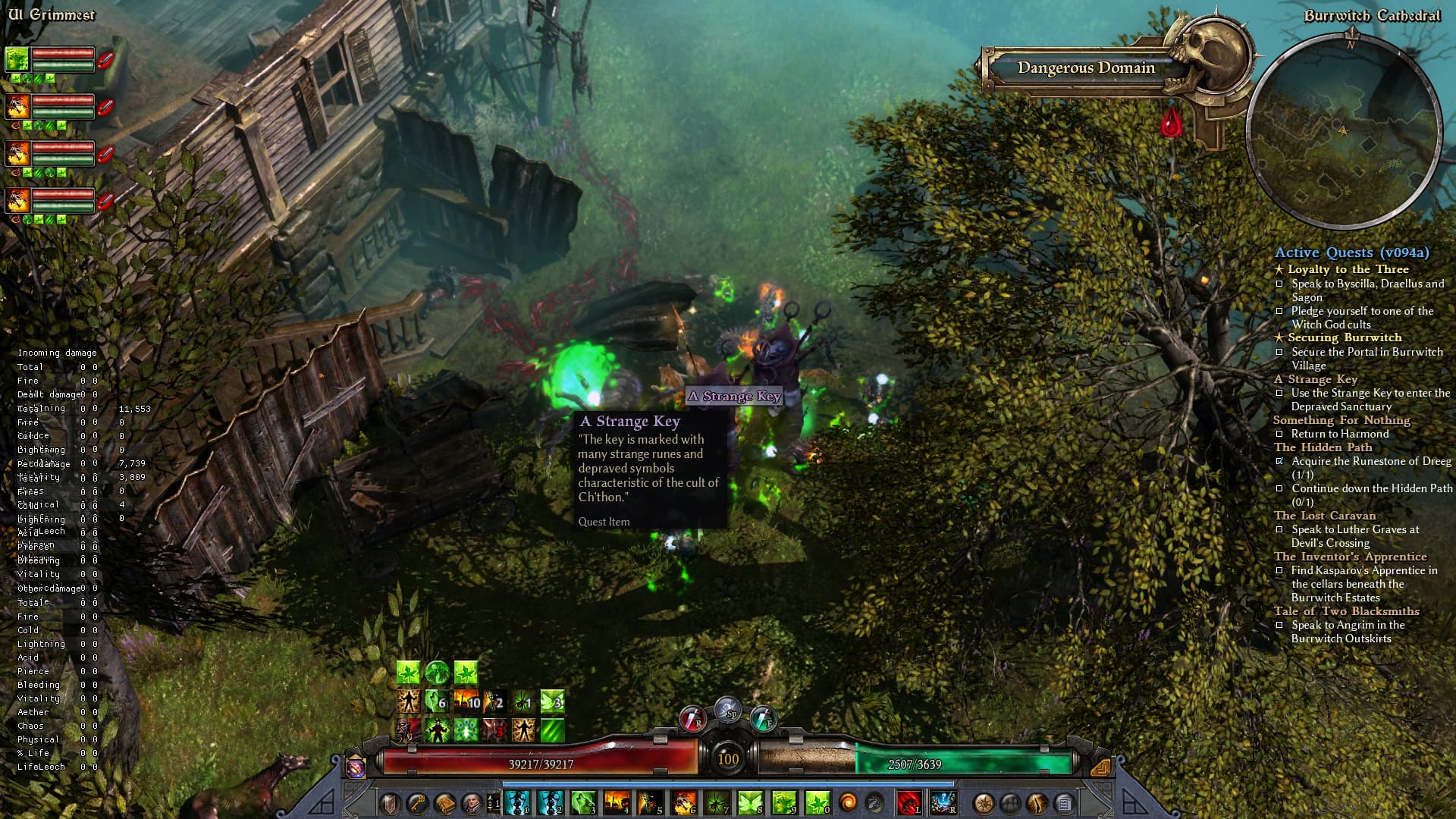Use the red health potion button
1456x819 pixels.
(x=692, y=717)
